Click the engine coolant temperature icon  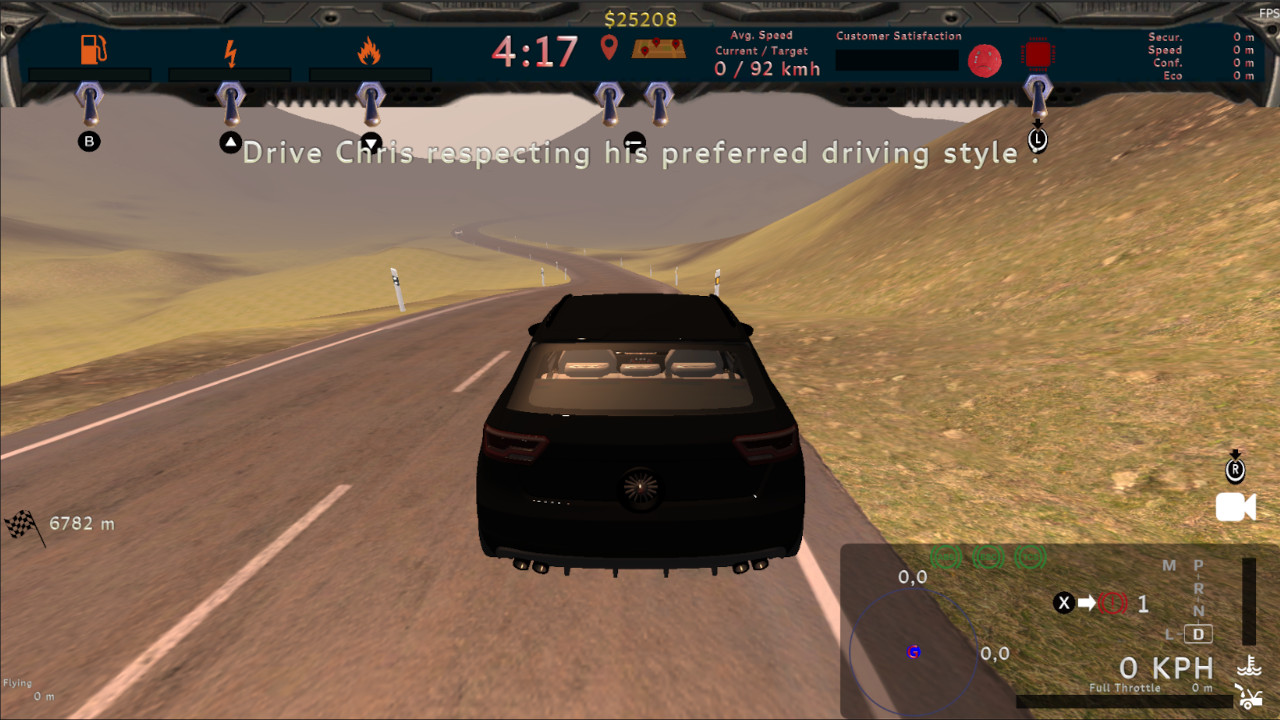pyautogui.click(x=1249, y=665)
